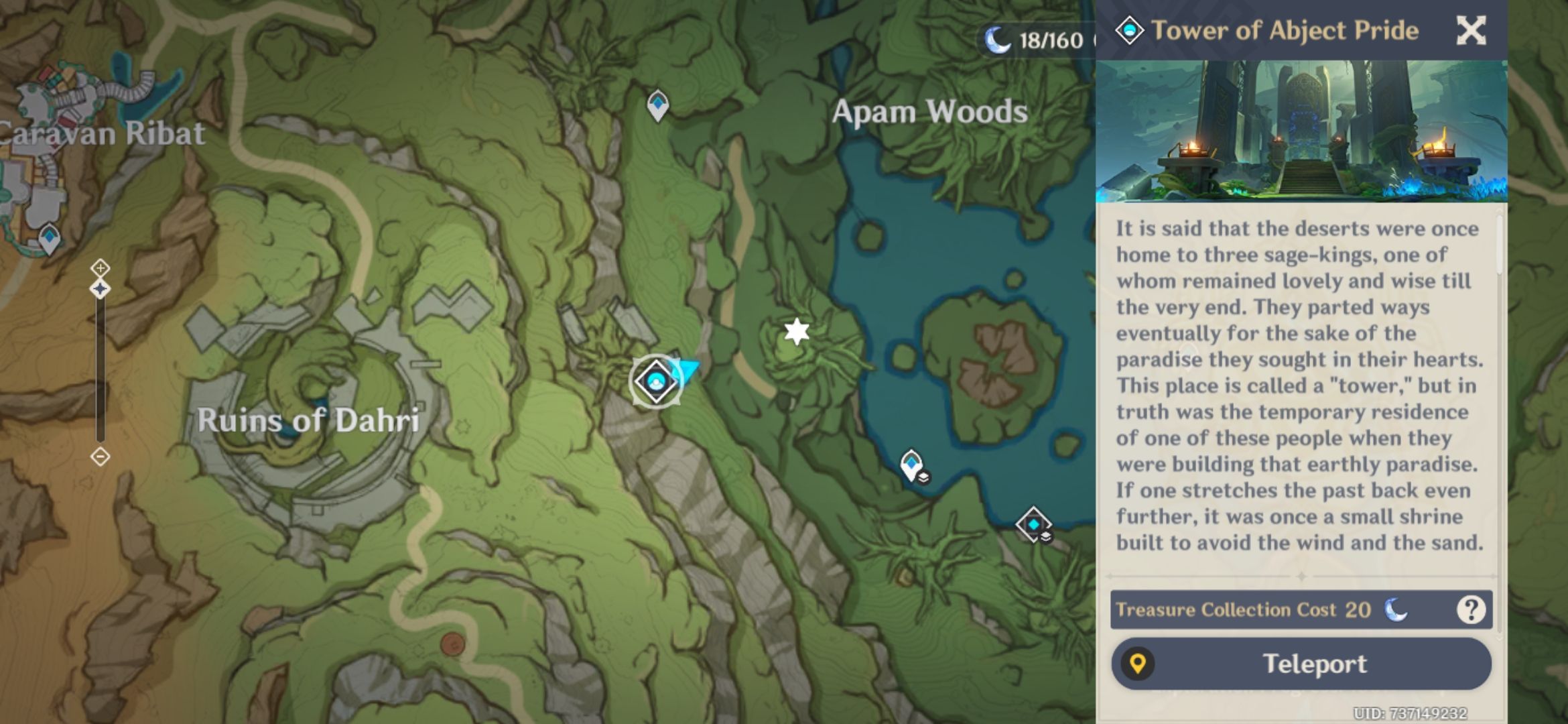Click the teleport waypoint north of Apam Woods
This screenshot has height=724, width=1568.
[657, 104]
